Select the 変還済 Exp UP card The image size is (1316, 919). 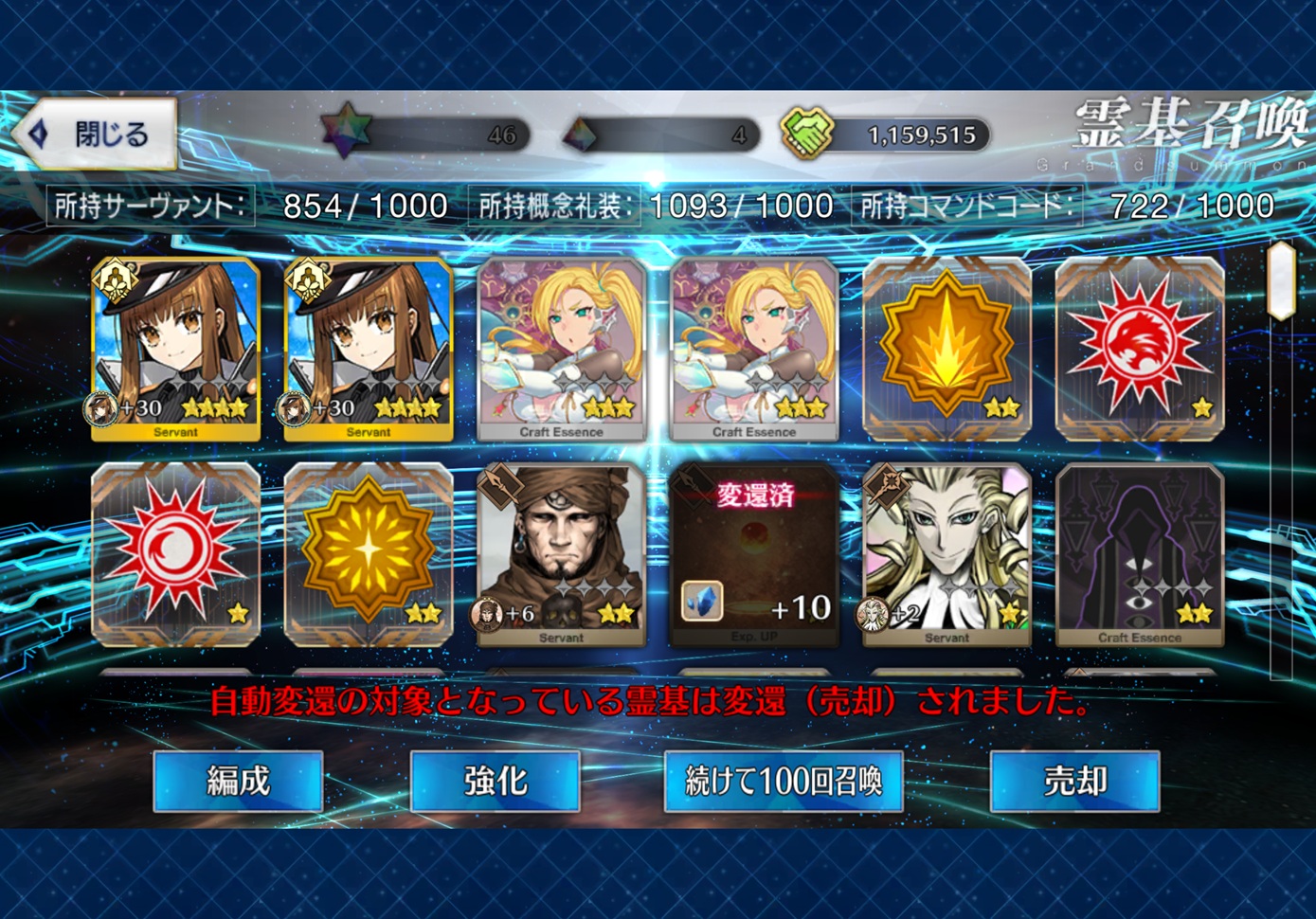(754, 554)
